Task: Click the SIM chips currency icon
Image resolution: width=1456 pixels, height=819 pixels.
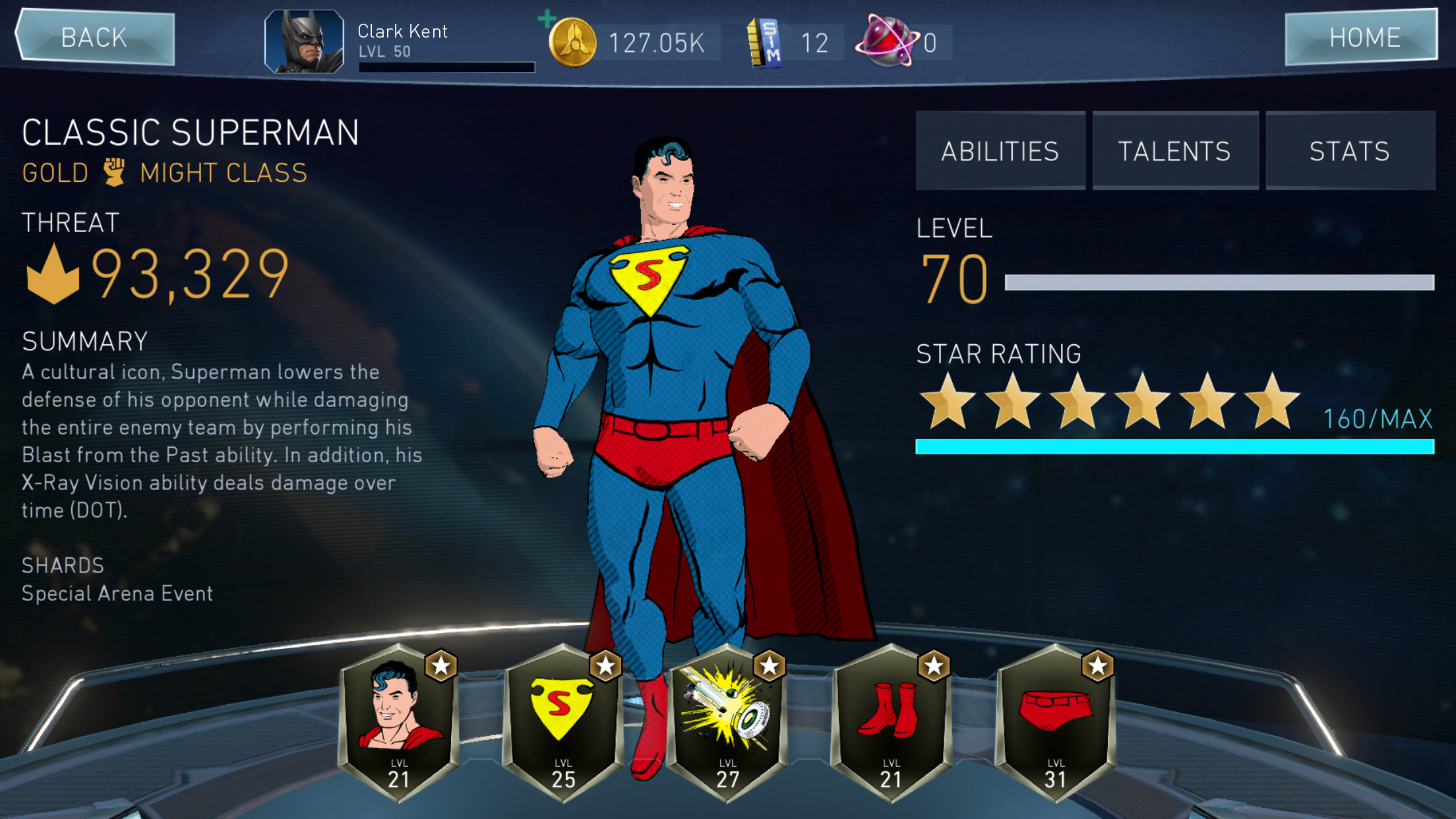Action: 765,43
